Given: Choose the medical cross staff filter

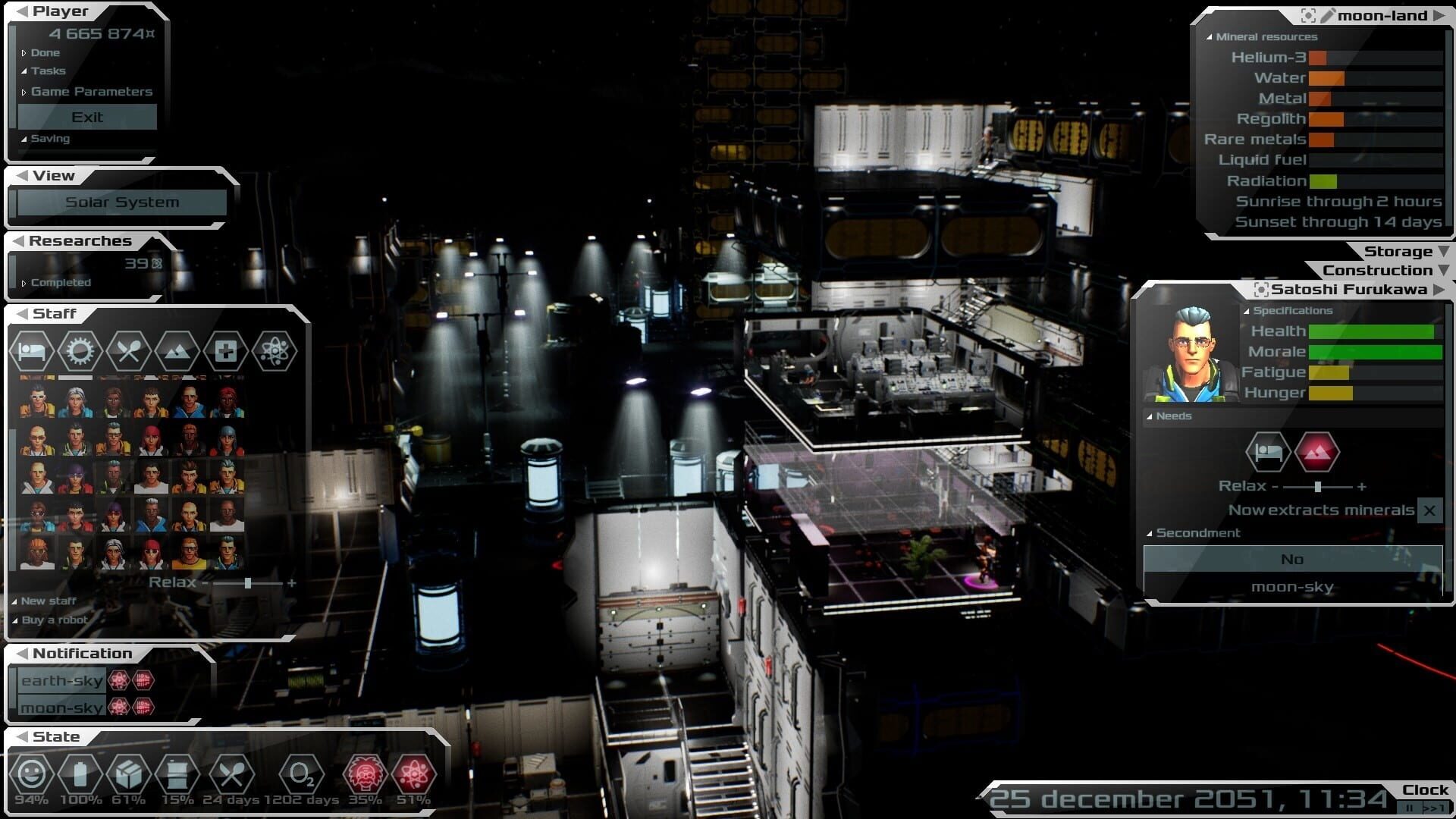Looking at the screenshot, I should point(225,351).
